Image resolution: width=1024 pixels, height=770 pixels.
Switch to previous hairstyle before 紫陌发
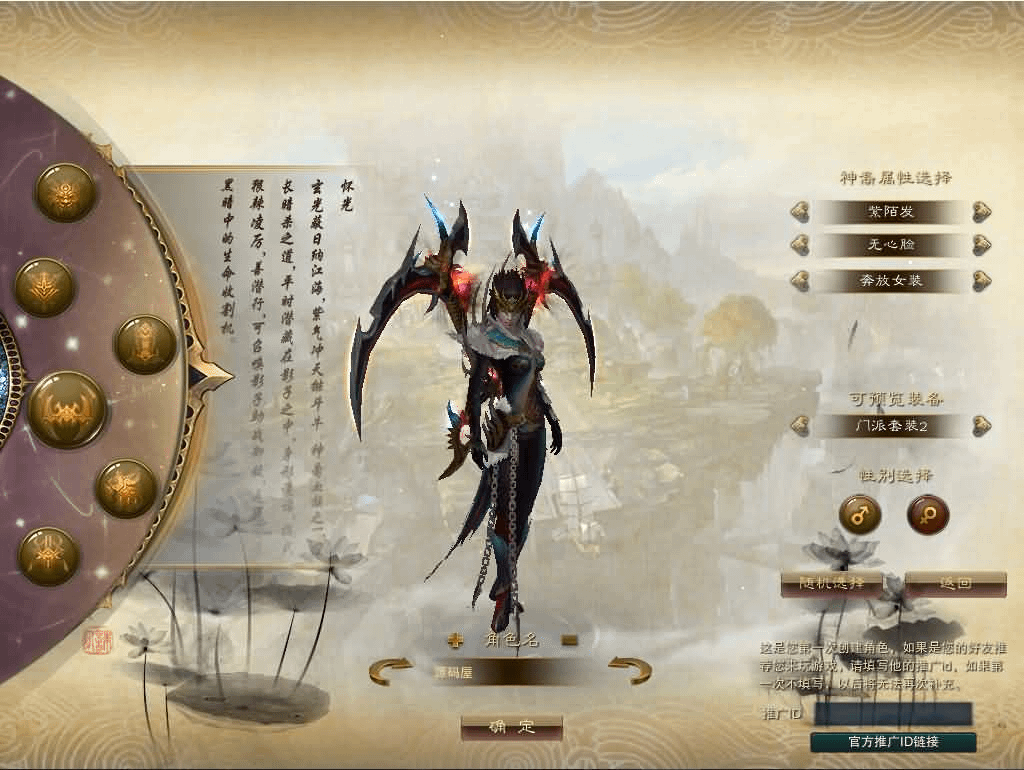(799, 212)
